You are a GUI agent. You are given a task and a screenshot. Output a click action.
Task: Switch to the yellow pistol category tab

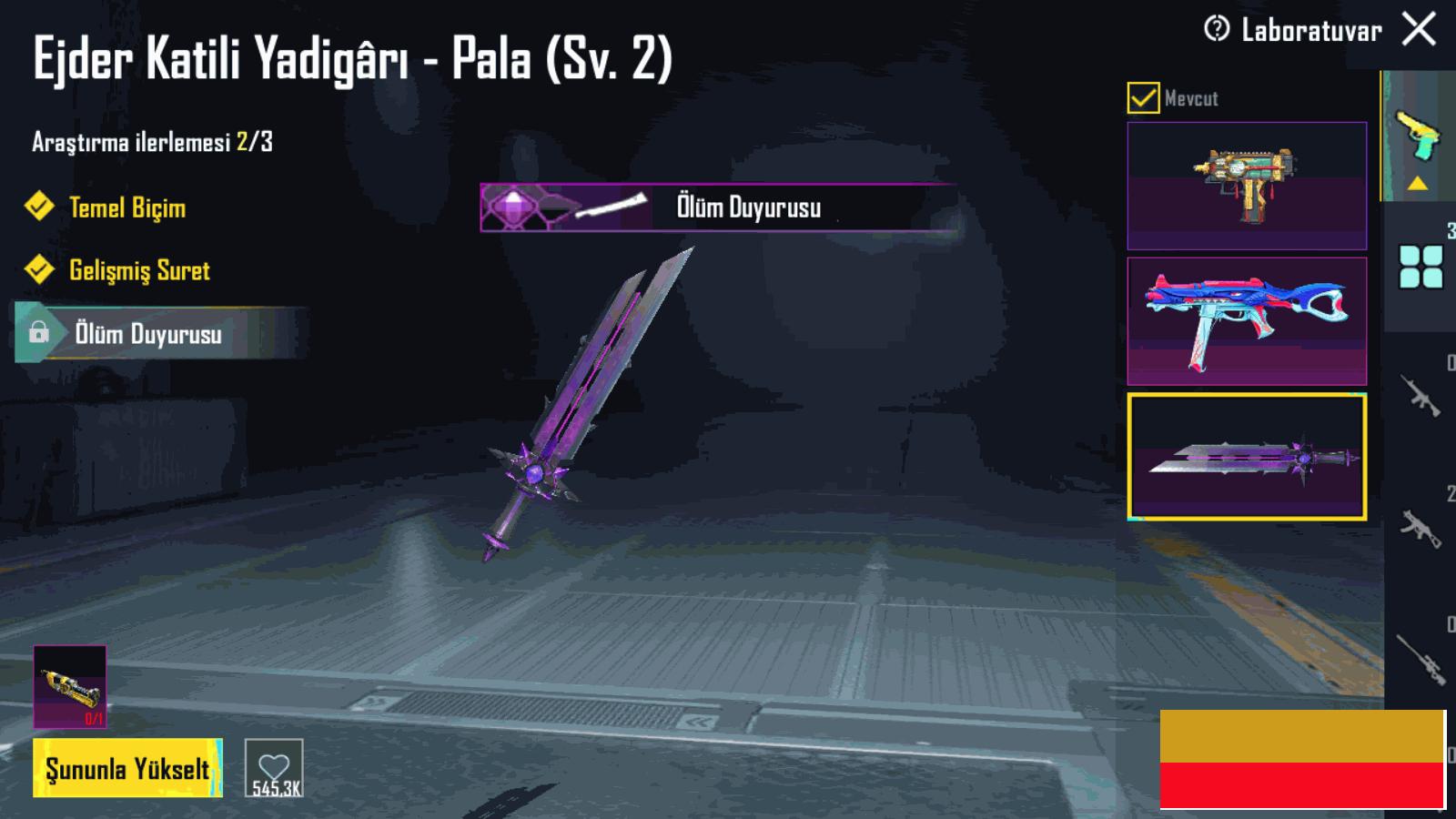pos(1418,136)
